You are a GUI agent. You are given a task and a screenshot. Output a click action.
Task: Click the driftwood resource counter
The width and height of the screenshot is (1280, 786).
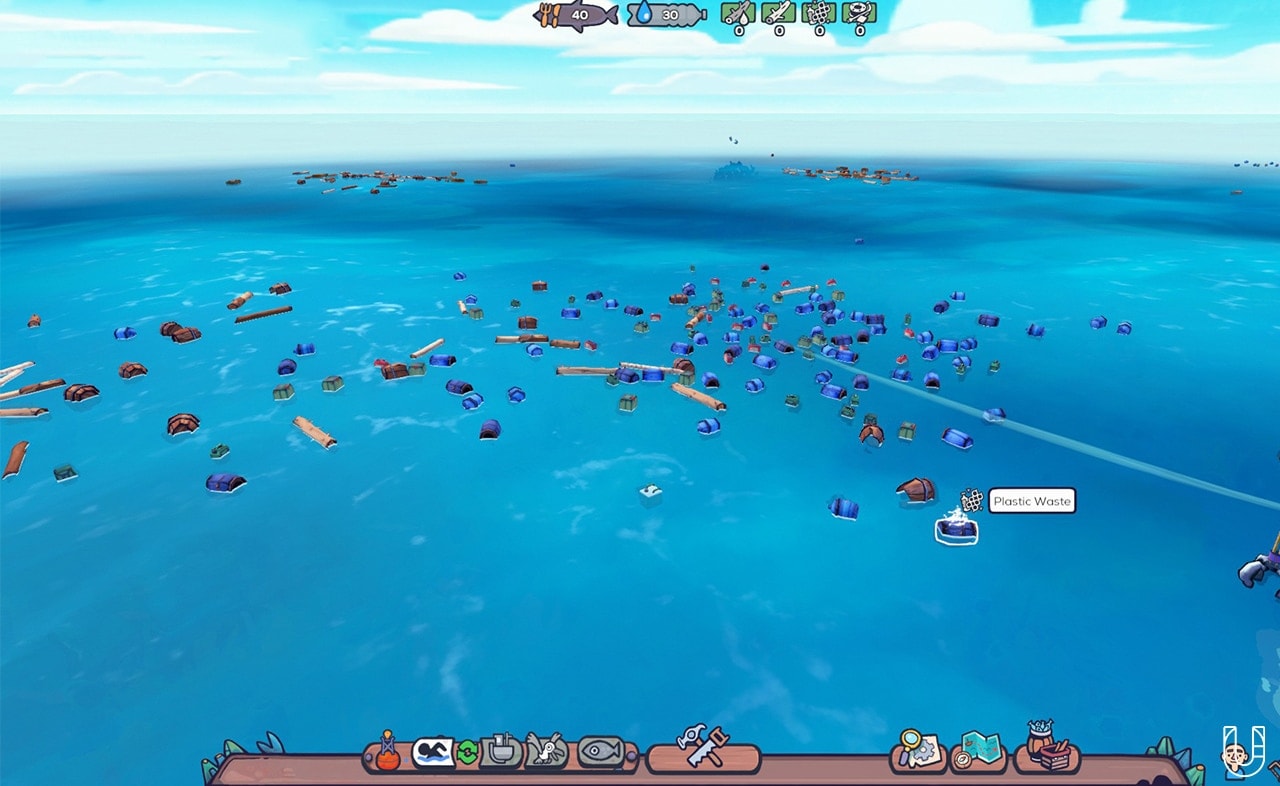tap(736, 14)
